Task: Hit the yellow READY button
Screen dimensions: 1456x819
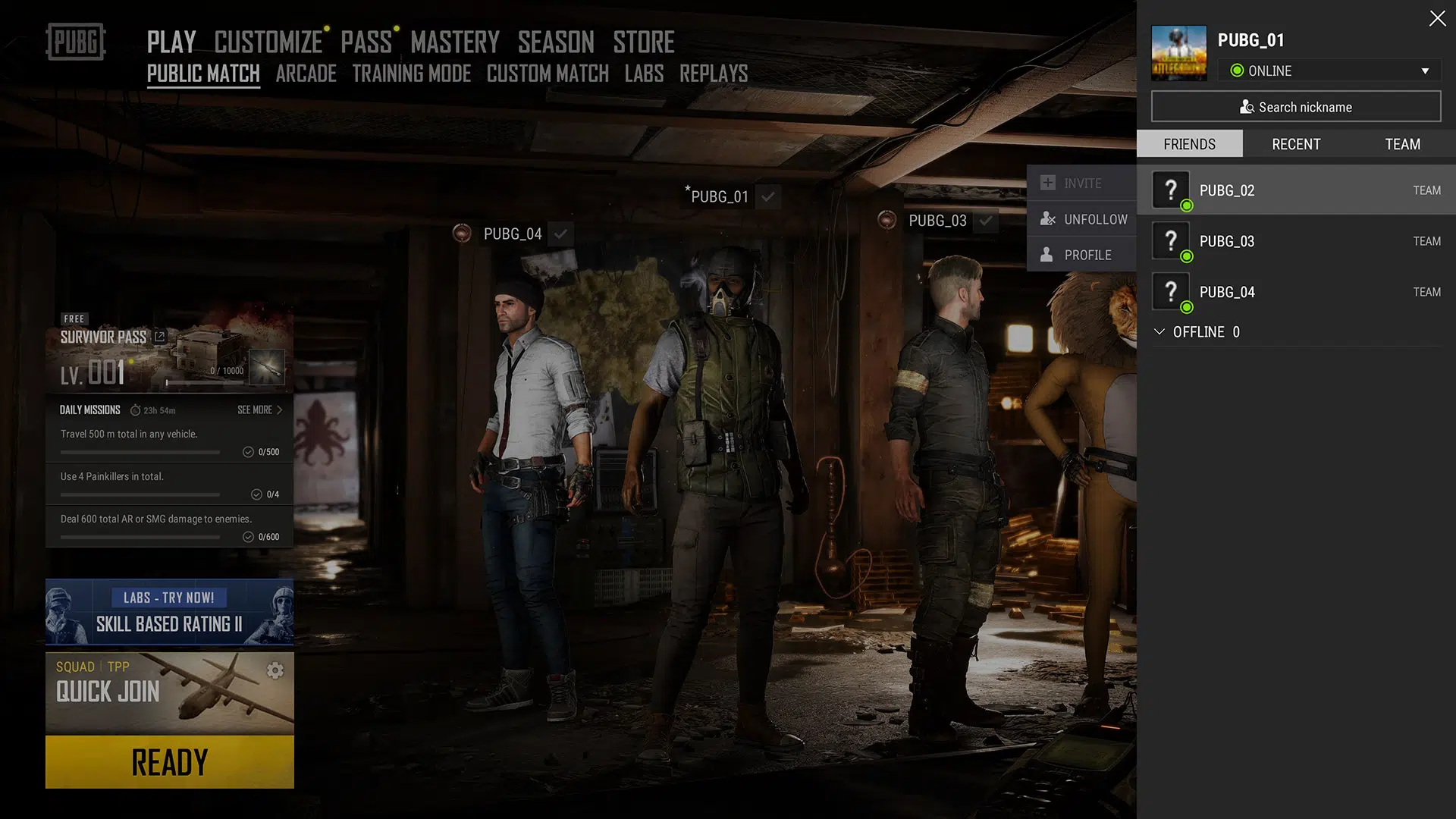Action: click(169, 762)
